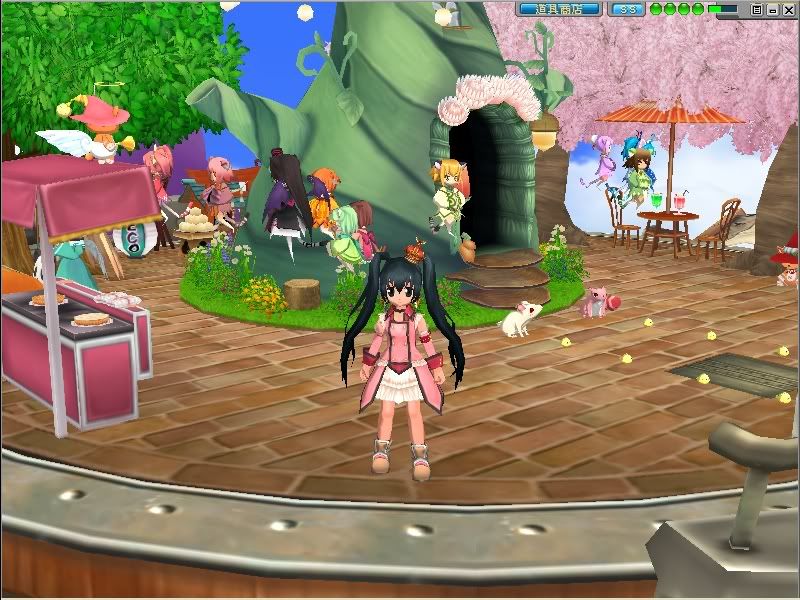Click the SS screenshot button
800x600 pixels.
627,9
